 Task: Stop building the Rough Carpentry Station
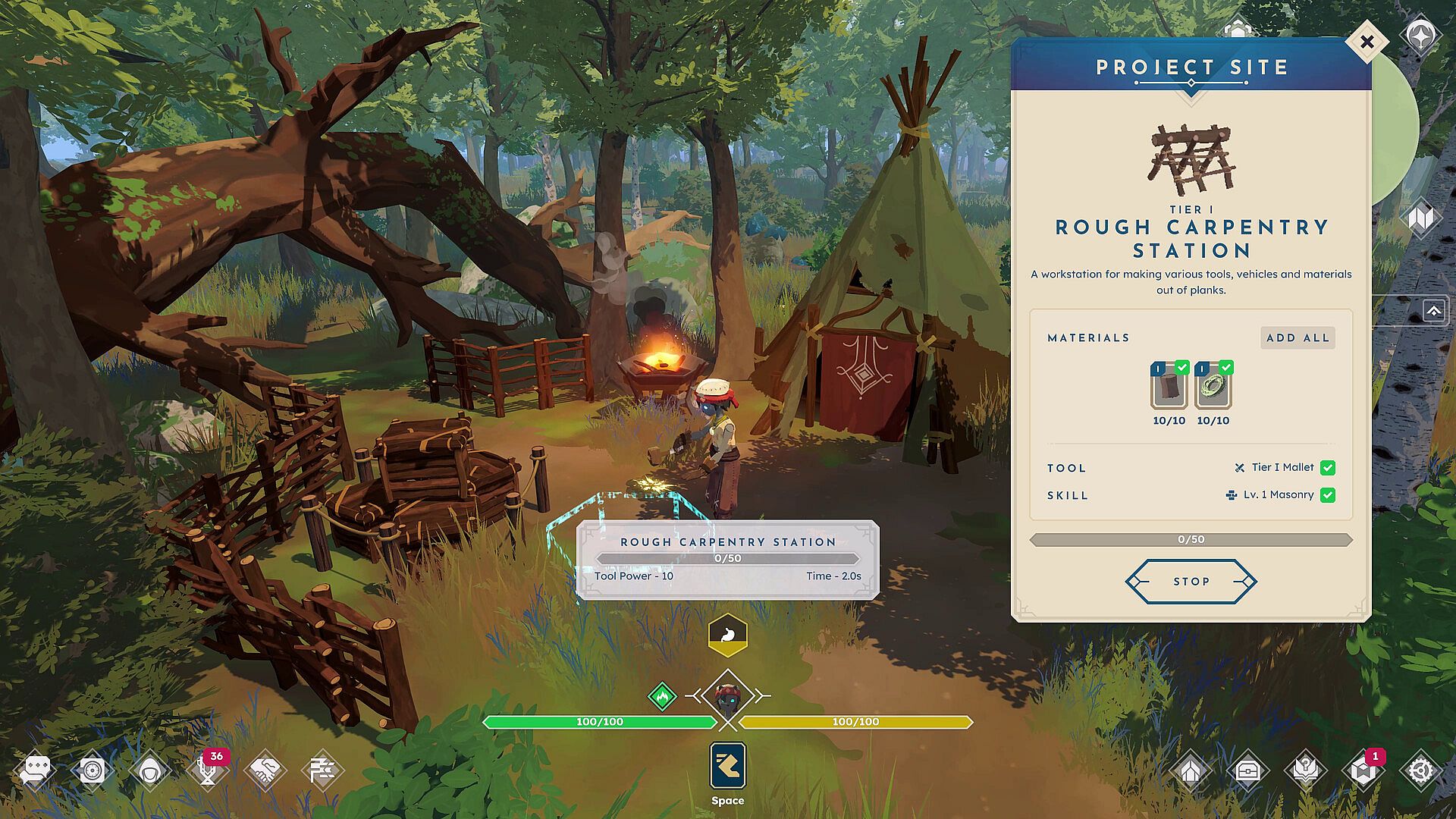click(1191, 582)
